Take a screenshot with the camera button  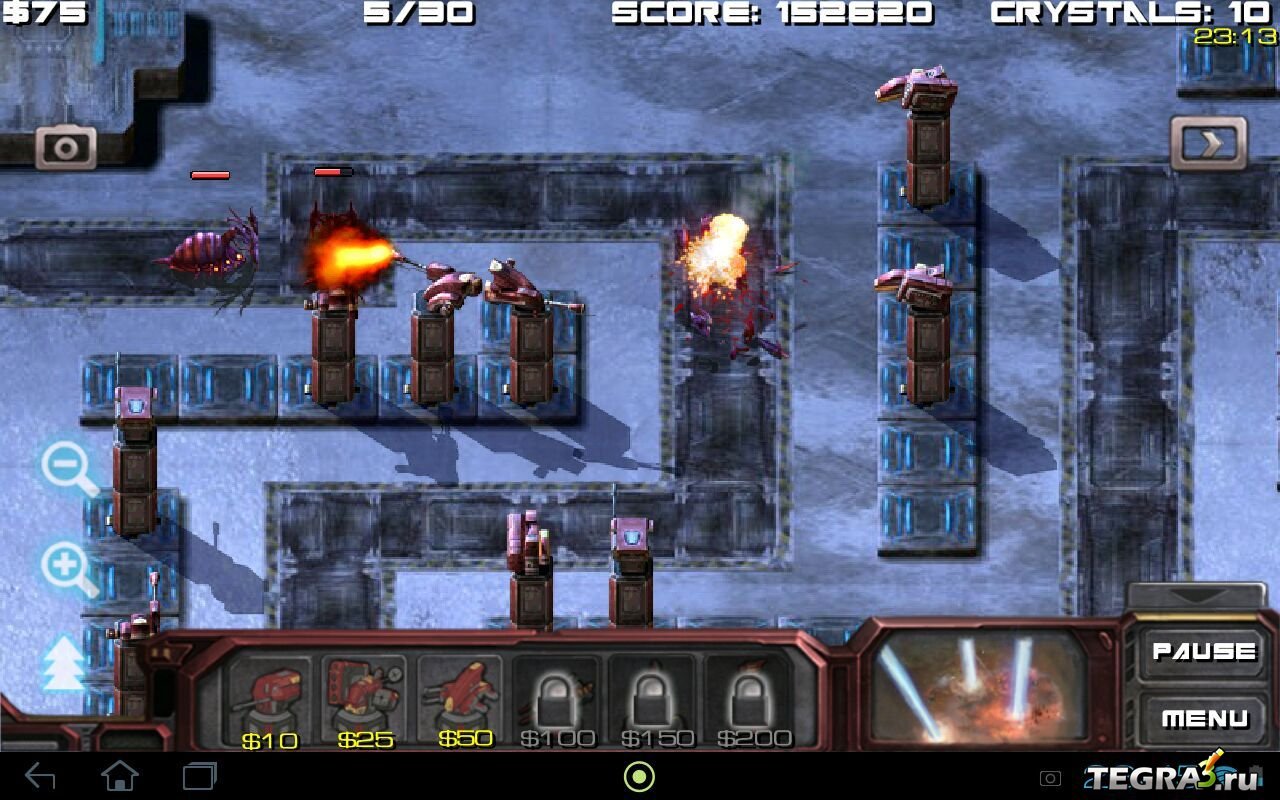[x=66, y=149]
